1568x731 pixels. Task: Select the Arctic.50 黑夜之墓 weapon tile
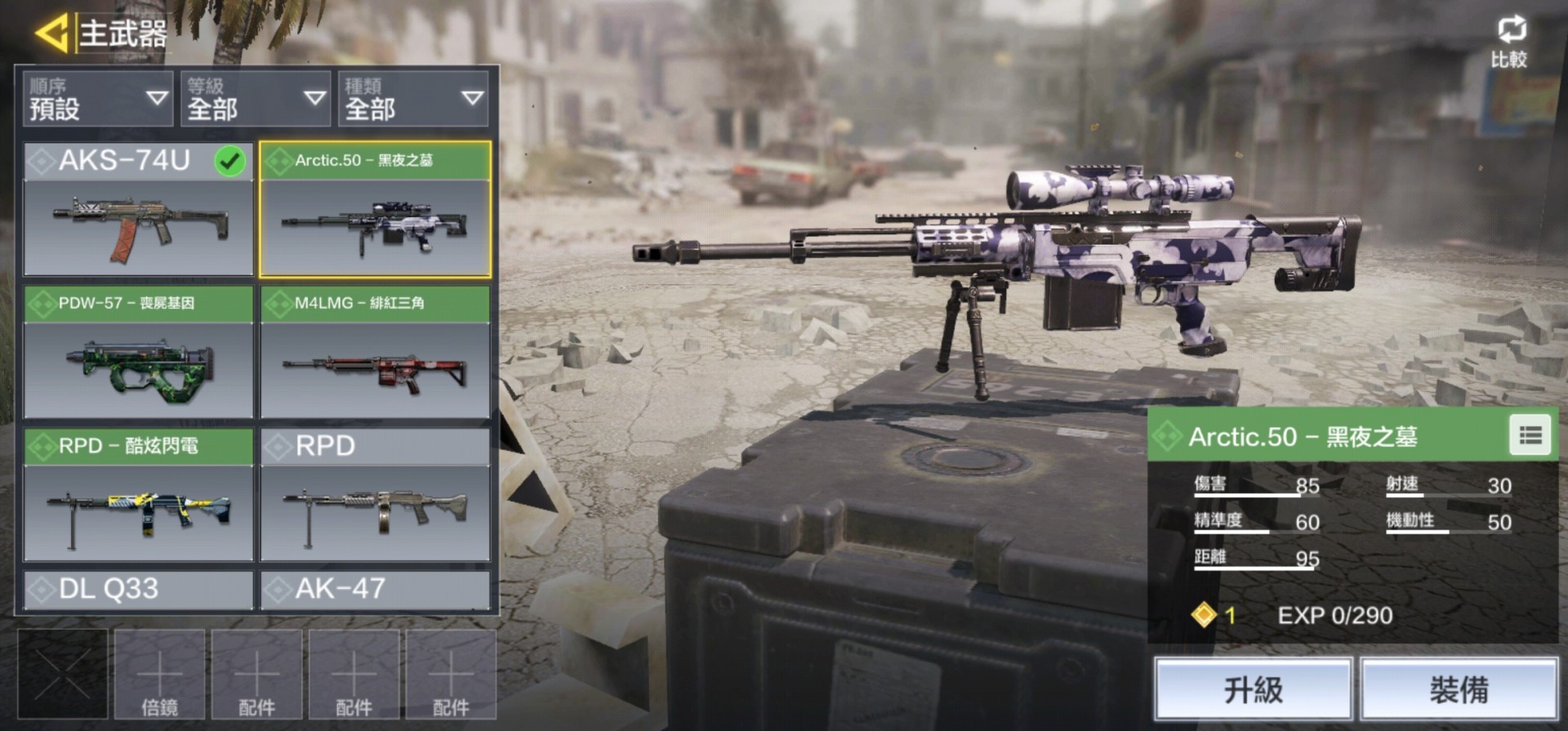click(375, 209)
